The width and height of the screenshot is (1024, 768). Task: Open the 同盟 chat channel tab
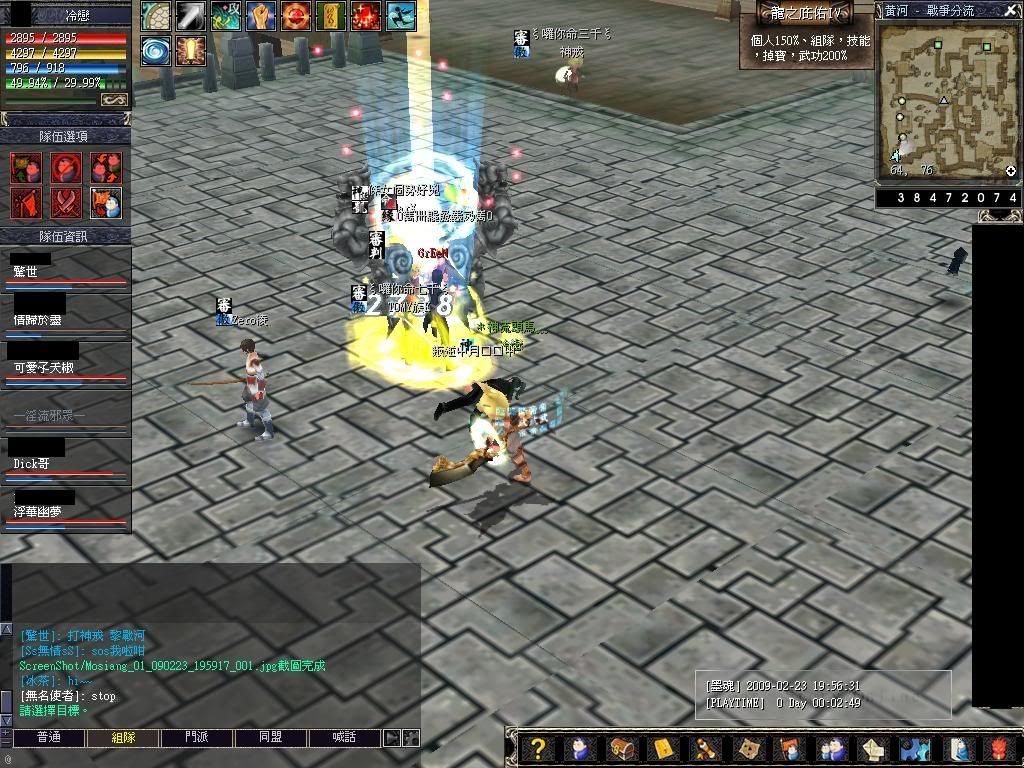pyautogui.click(x=270, y=738)
